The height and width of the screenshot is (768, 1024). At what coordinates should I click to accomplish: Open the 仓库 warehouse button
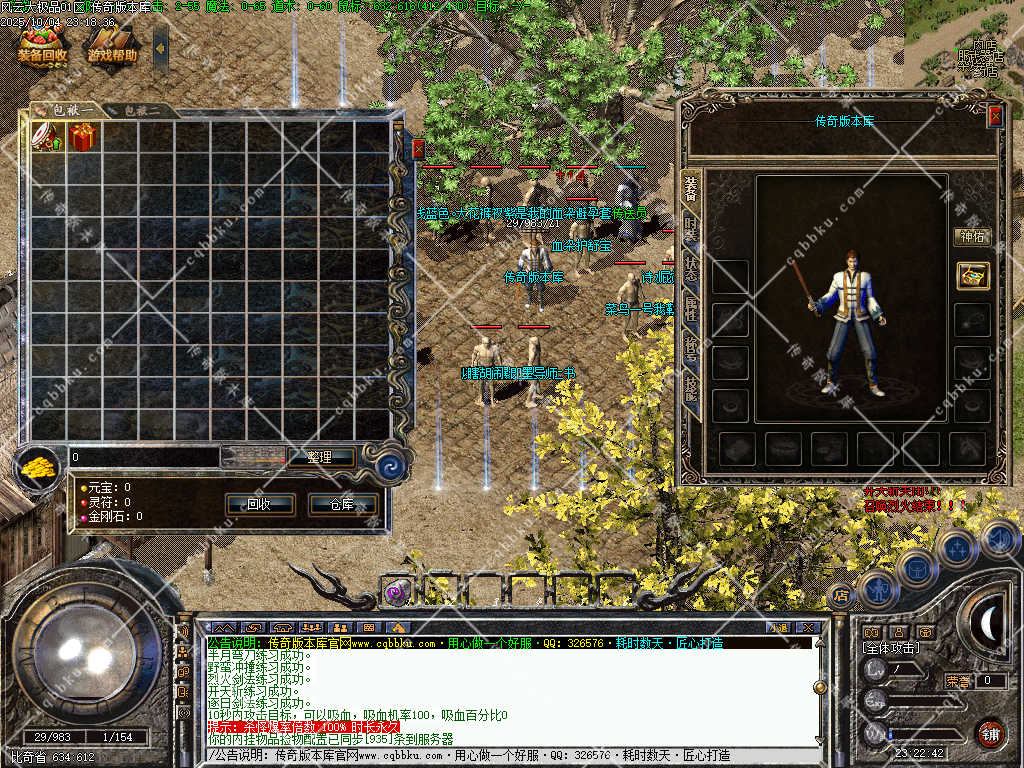point(343,504)
